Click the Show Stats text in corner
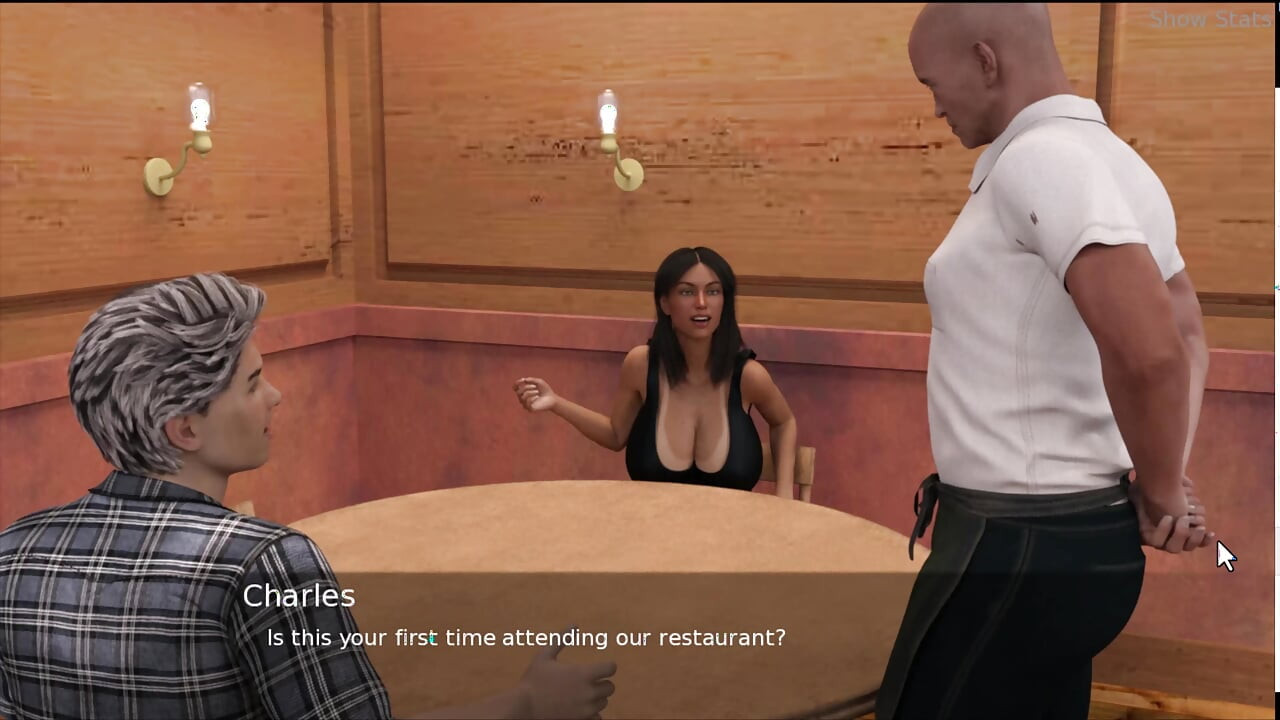1280x720 pixels. (1208, 18)
